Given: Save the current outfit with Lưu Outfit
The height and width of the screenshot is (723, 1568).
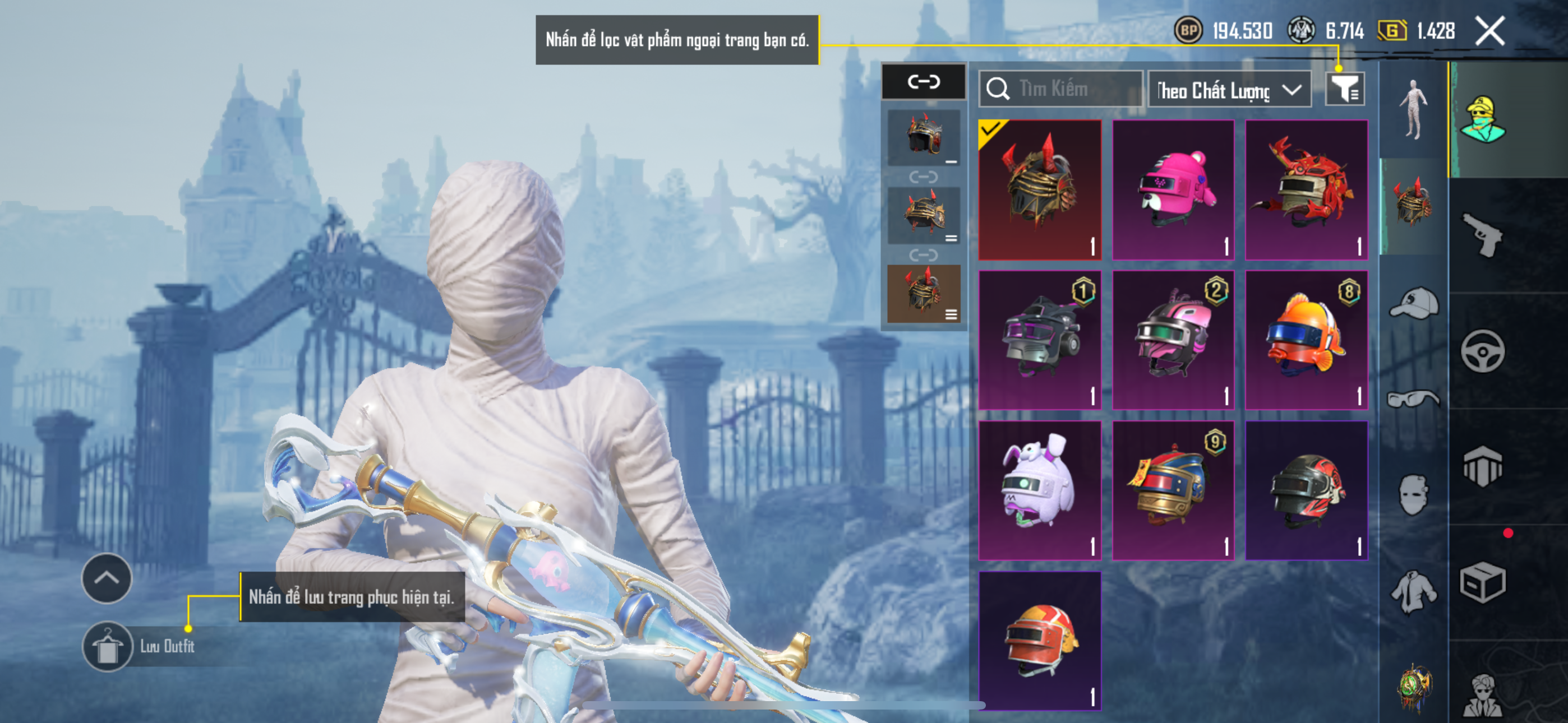Looking at the screenshot, I should (108, 646).
